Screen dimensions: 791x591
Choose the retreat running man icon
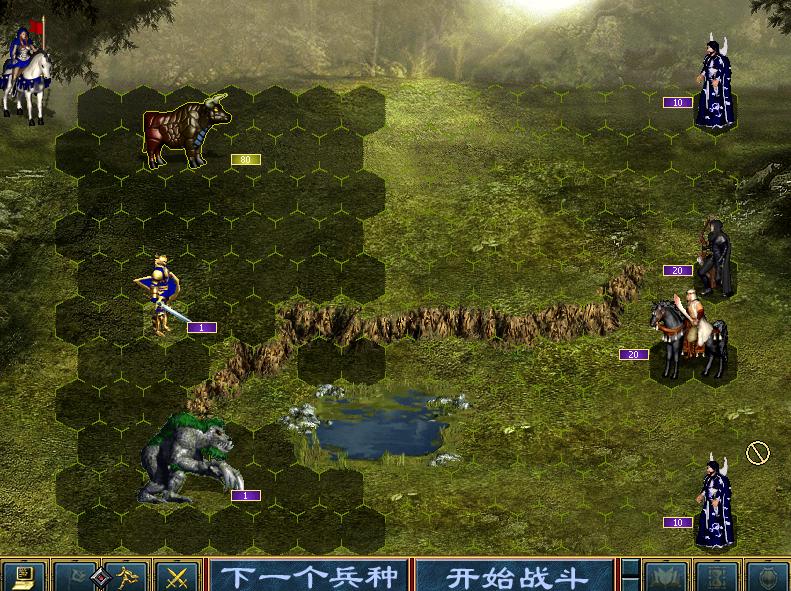pos(125,576)
